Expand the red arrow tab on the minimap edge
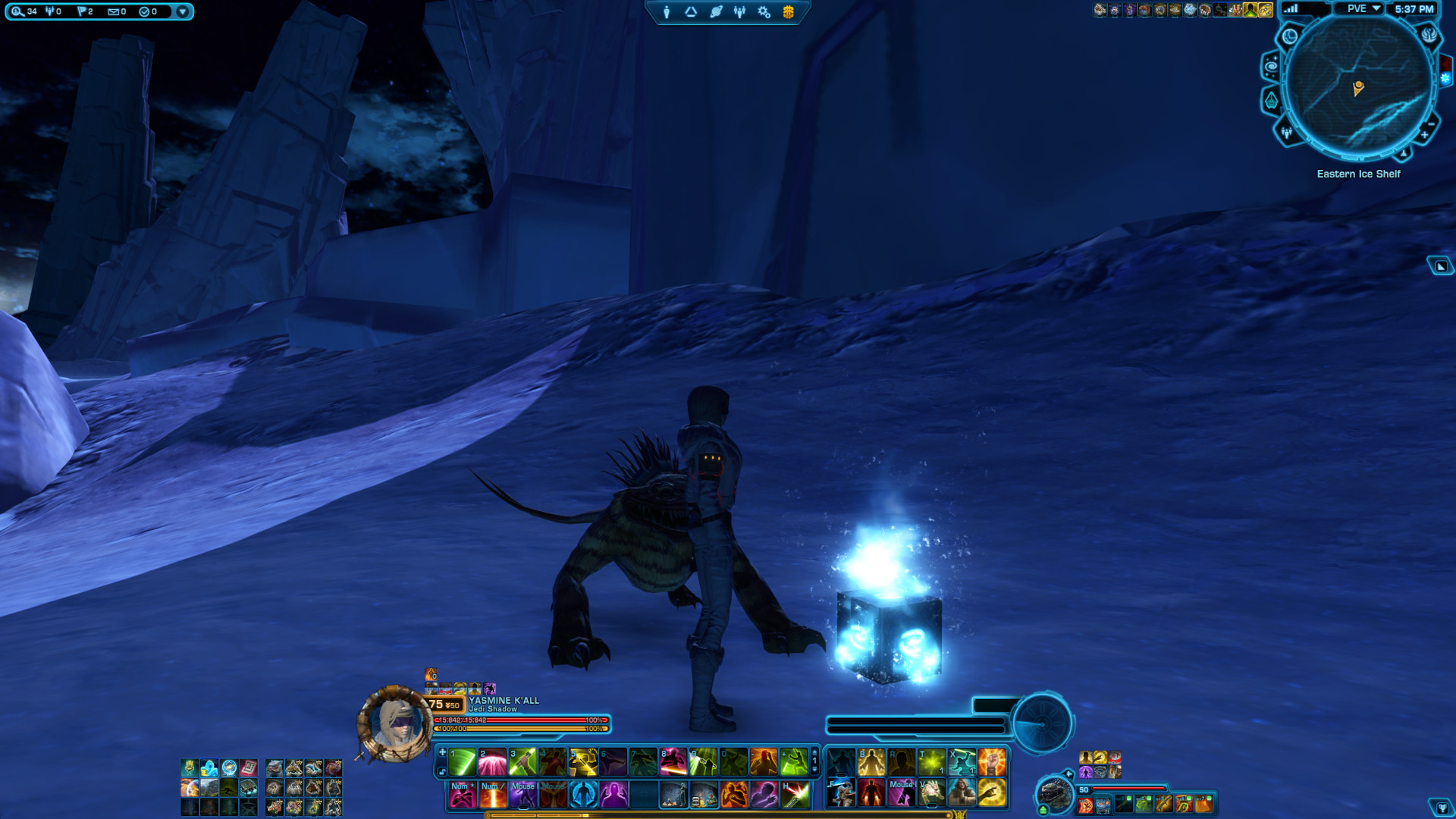This screenshot has height=819, width=1456. coord(1445,63)
